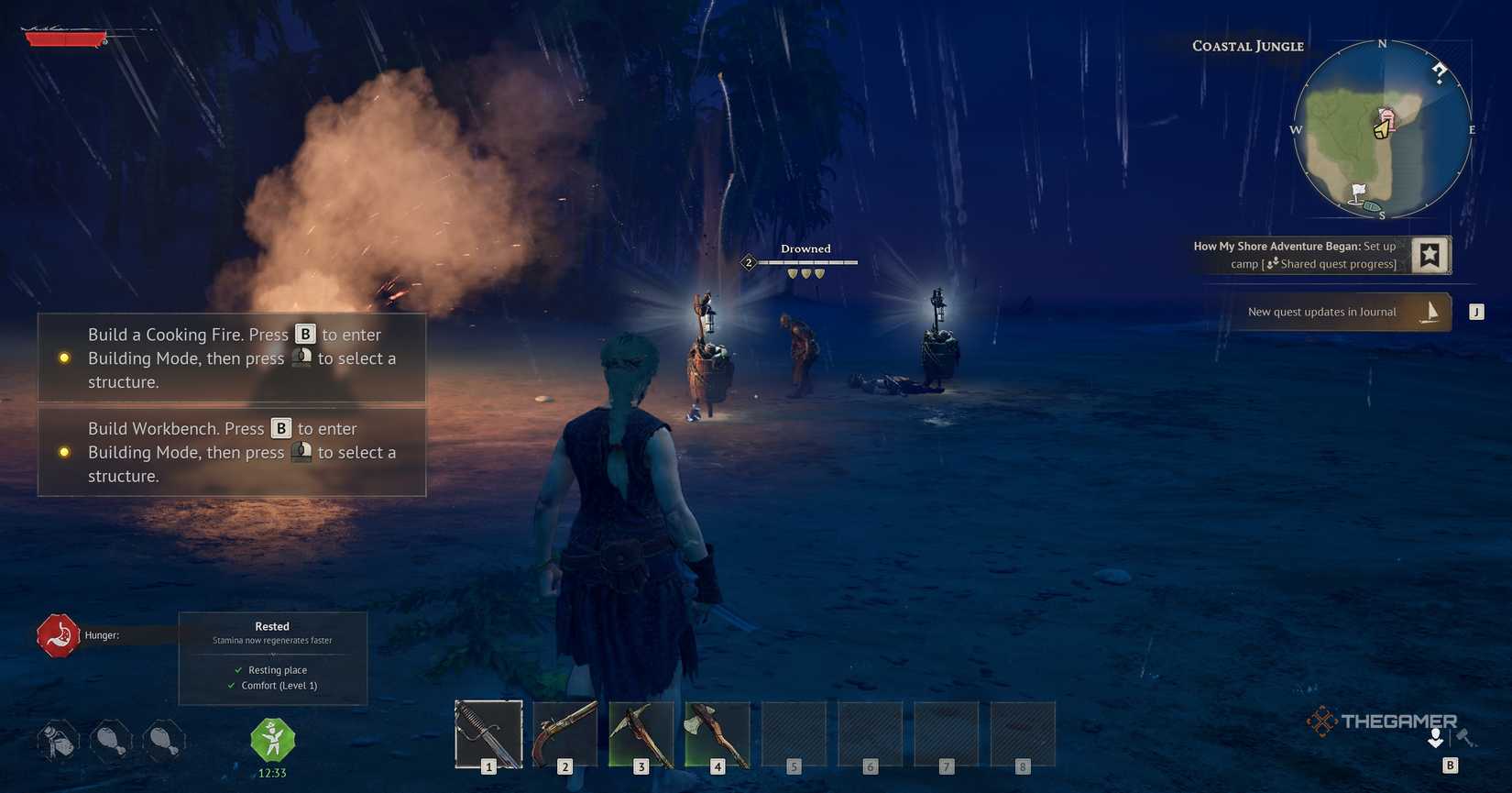The width and height of the screenshot is (1512, 793).
Task: Click the building hammer icon bottom right
Action: pyautogui.click(x=1469, y=738)
